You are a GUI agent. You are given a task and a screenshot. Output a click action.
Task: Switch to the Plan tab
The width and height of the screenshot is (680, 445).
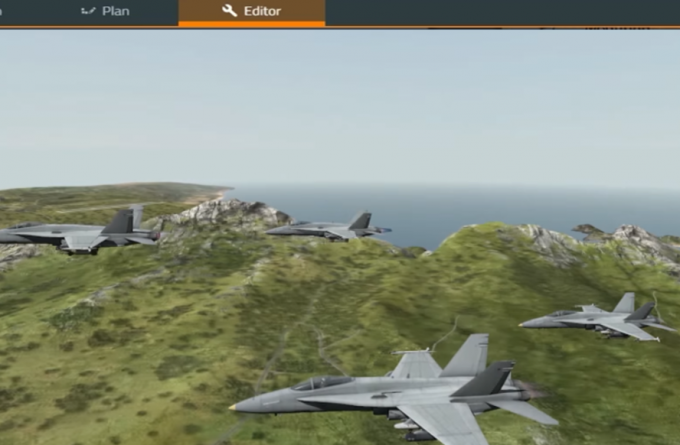(105, 12)
